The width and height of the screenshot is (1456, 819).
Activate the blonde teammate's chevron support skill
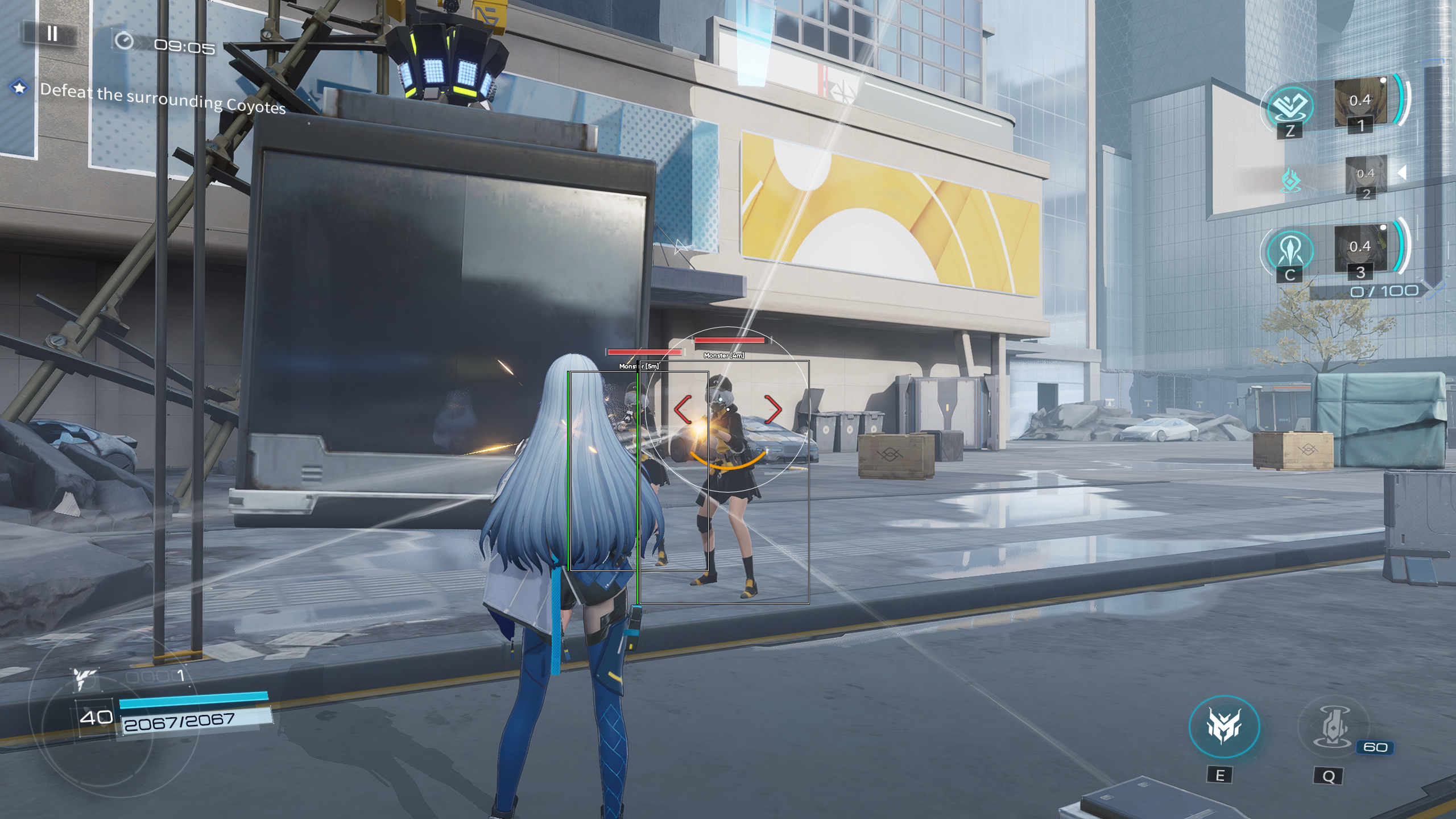(1290, 105)
